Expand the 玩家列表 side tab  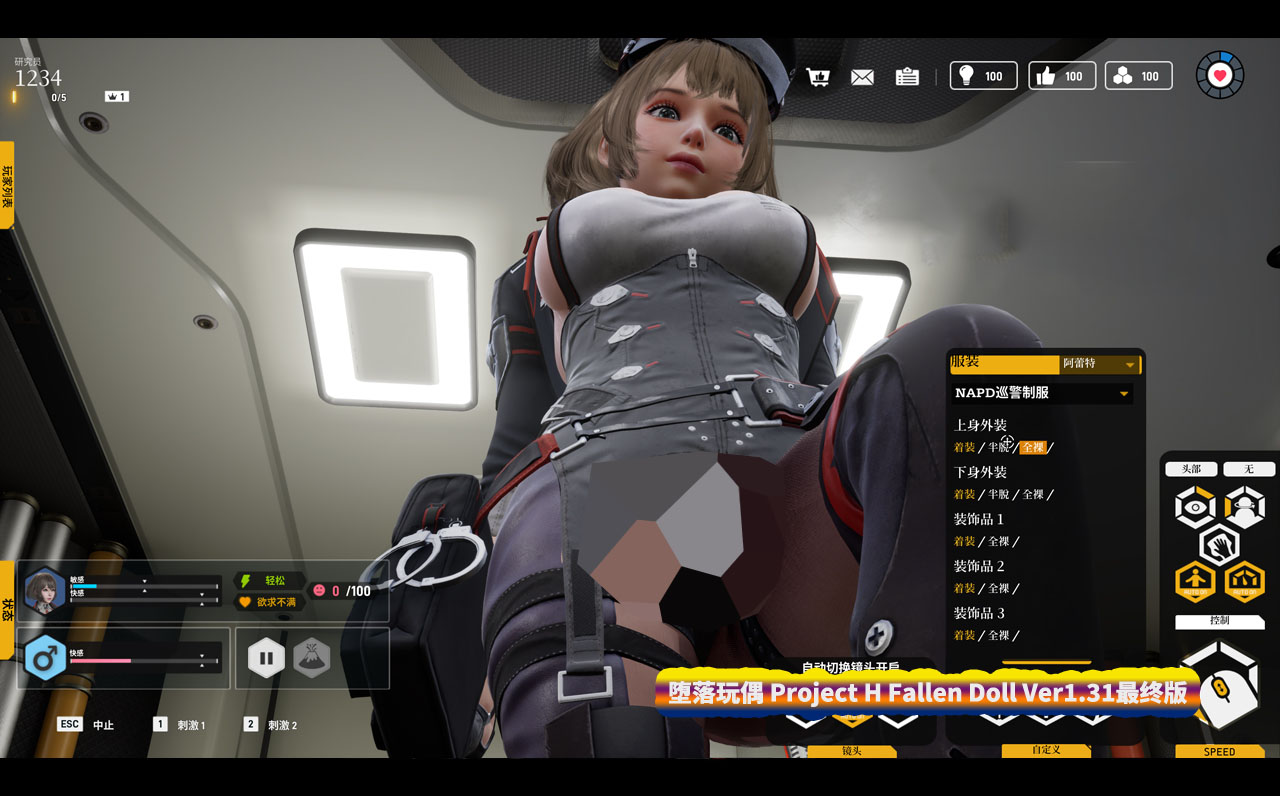tap(7, 185)
